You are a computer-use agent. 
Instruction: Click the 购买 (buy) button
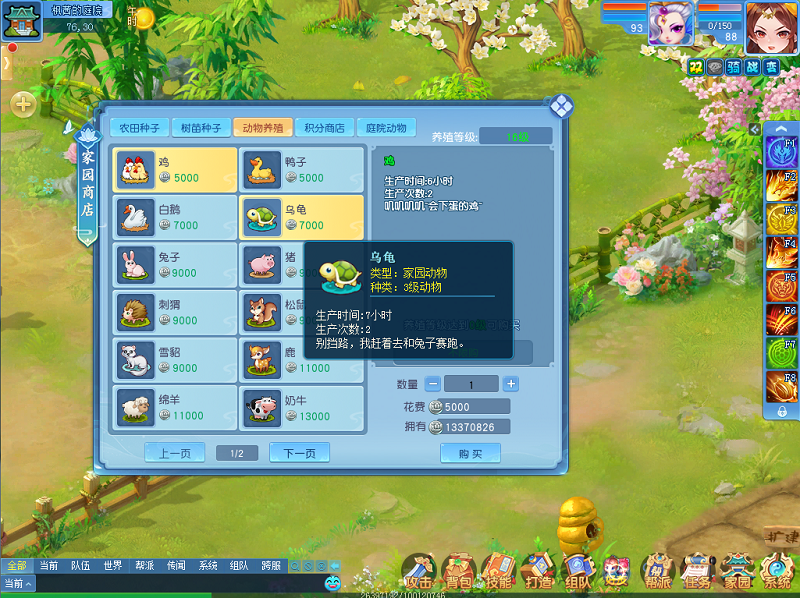tap(470, 453)
